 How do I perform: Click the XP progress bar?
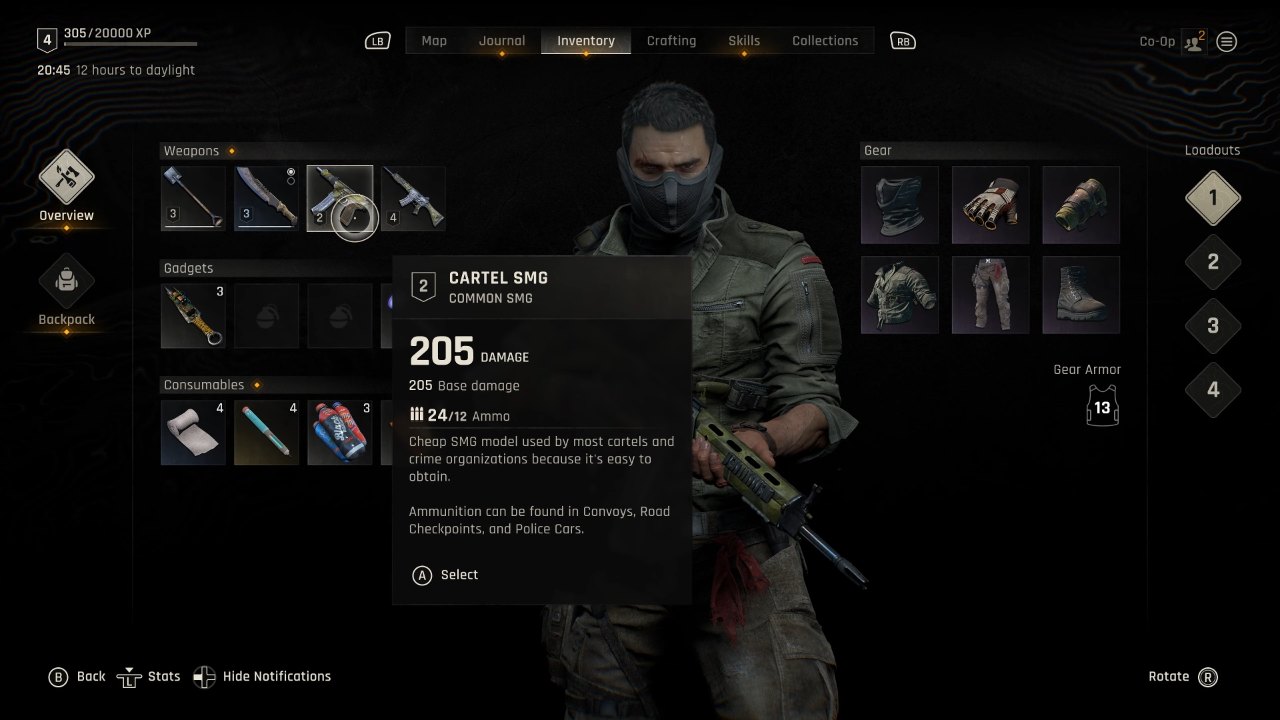coord(130,42)
